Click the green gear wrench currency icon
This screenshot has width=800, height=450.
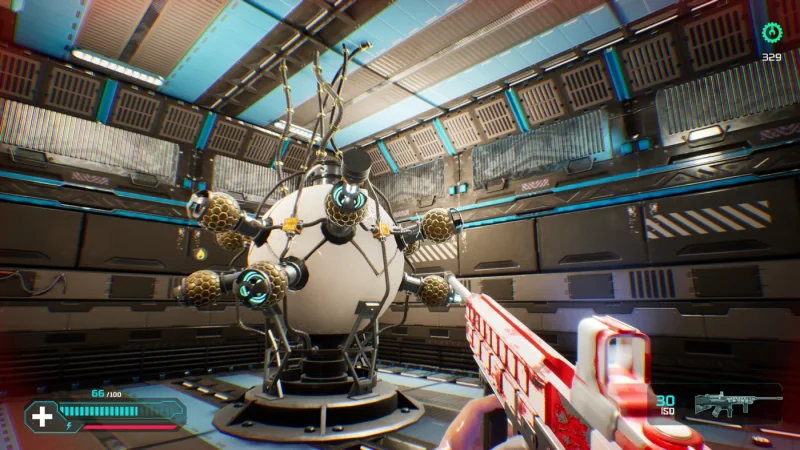[x=771, y=33]
